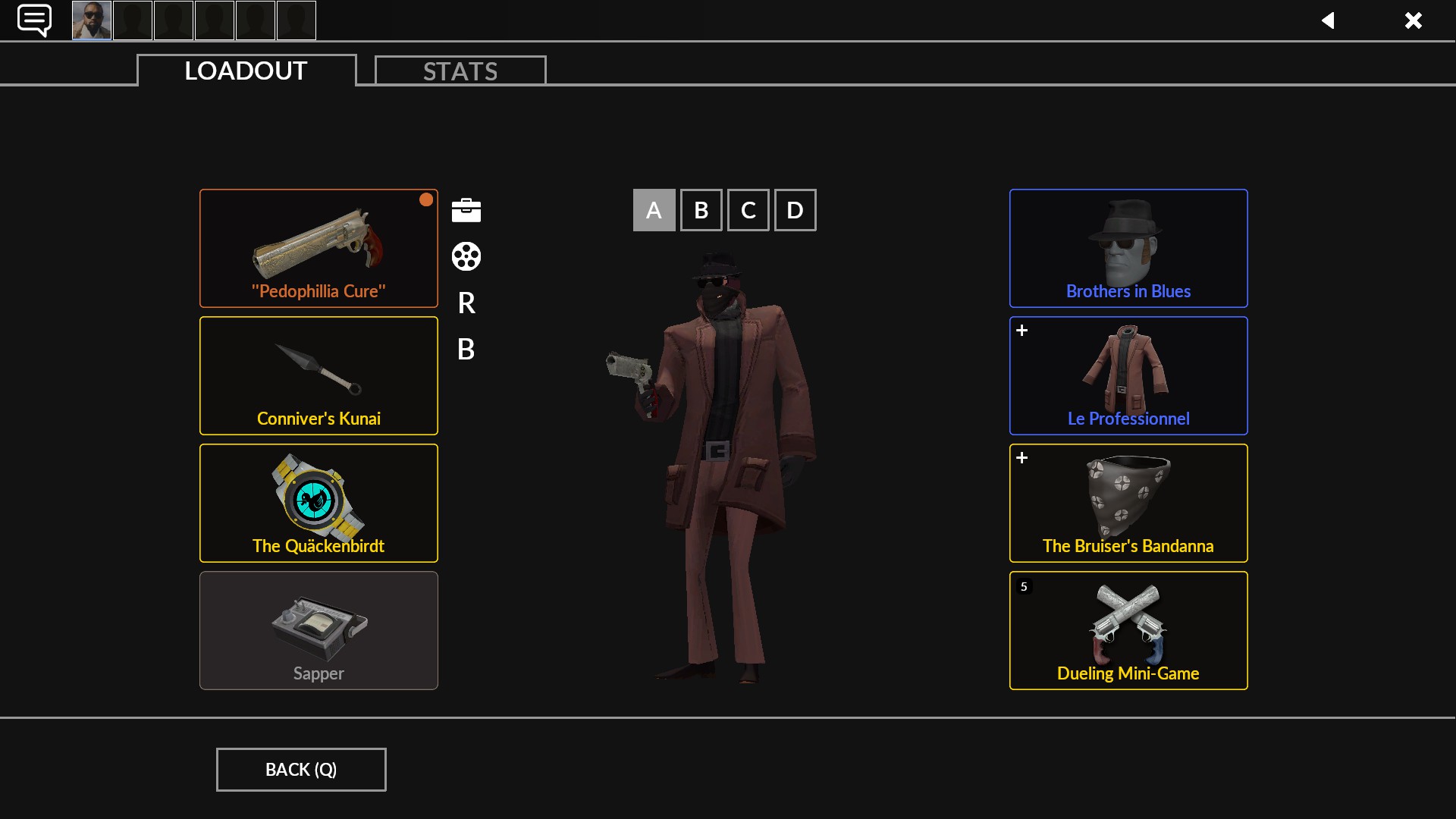This screenshot has width=1456, height=819.
Task: Click the plus icon on The Bruiser's Bandanna
Action: click(1023, 457)
